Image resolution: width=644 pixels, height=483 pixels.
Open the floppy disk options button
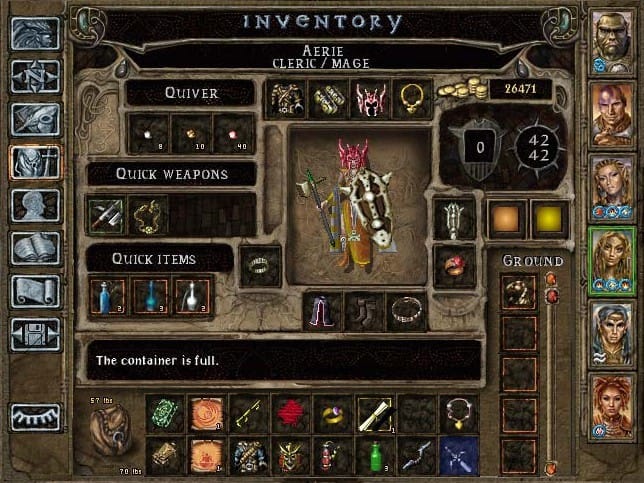[35, 334]
